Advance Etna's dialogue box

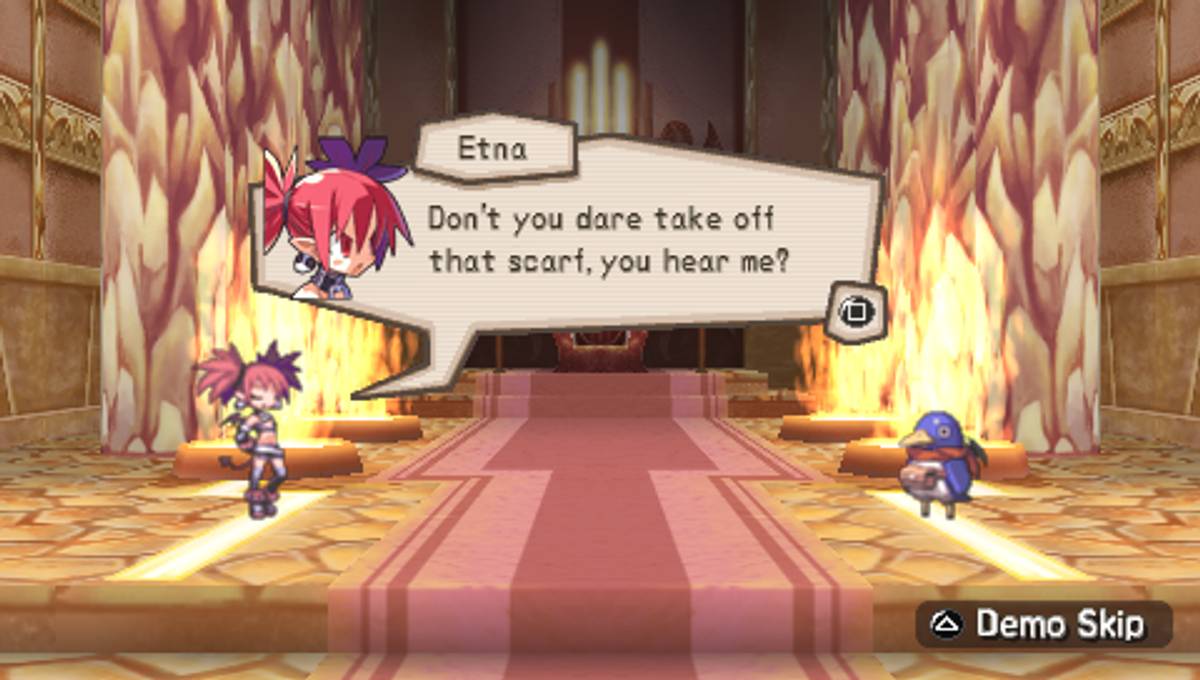(x=855, y=311)
